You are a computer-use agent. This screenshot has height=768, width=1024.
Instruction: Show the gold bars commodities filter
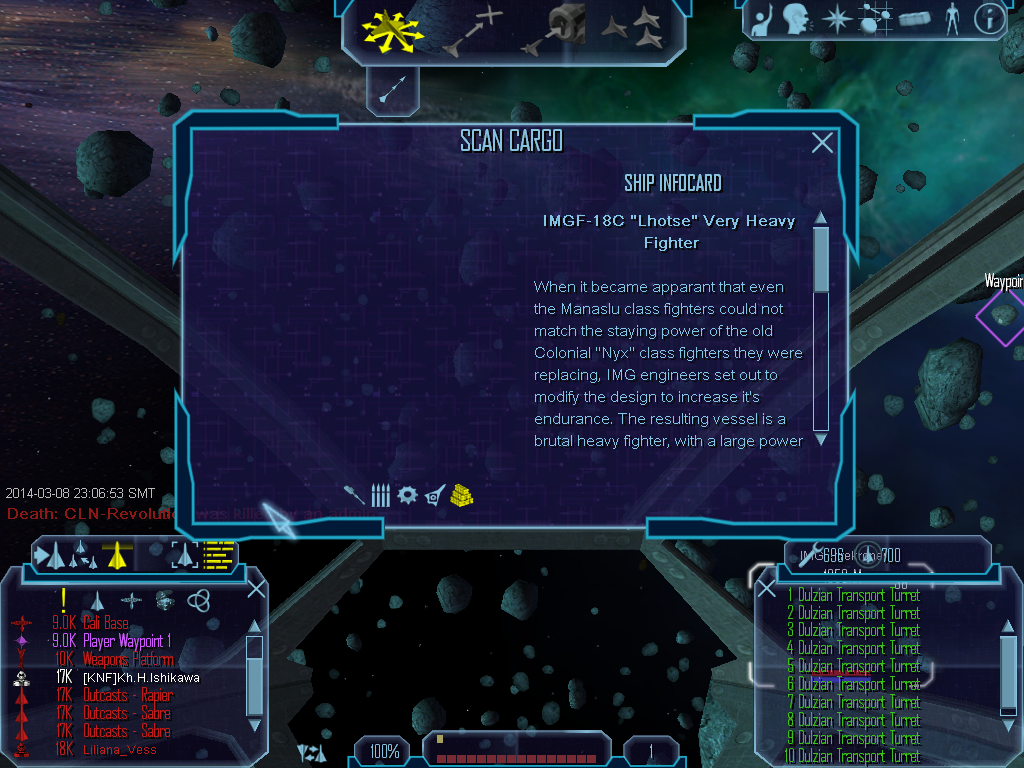[461, 494]
